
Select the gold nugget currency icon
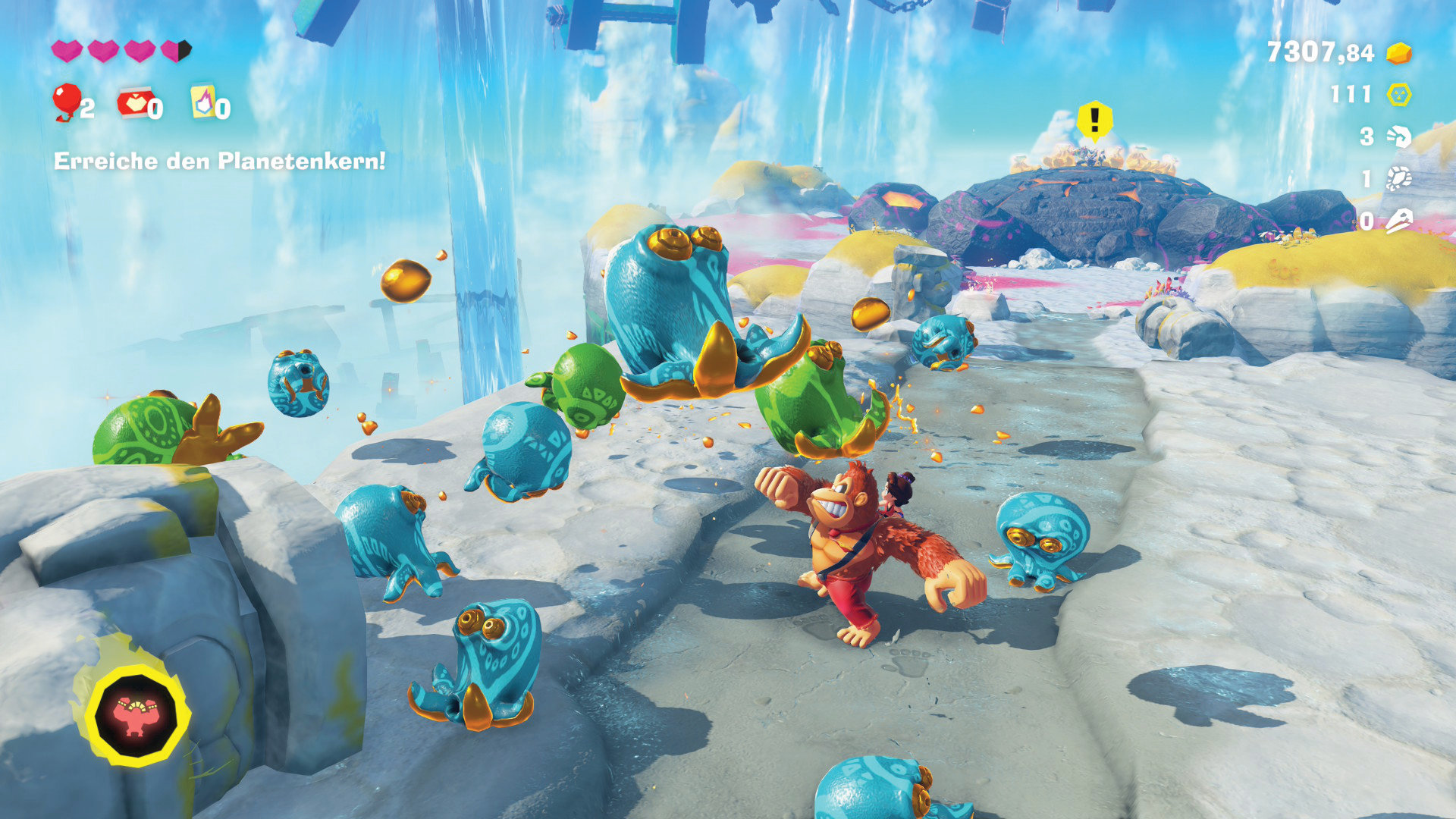point(1399,53)
